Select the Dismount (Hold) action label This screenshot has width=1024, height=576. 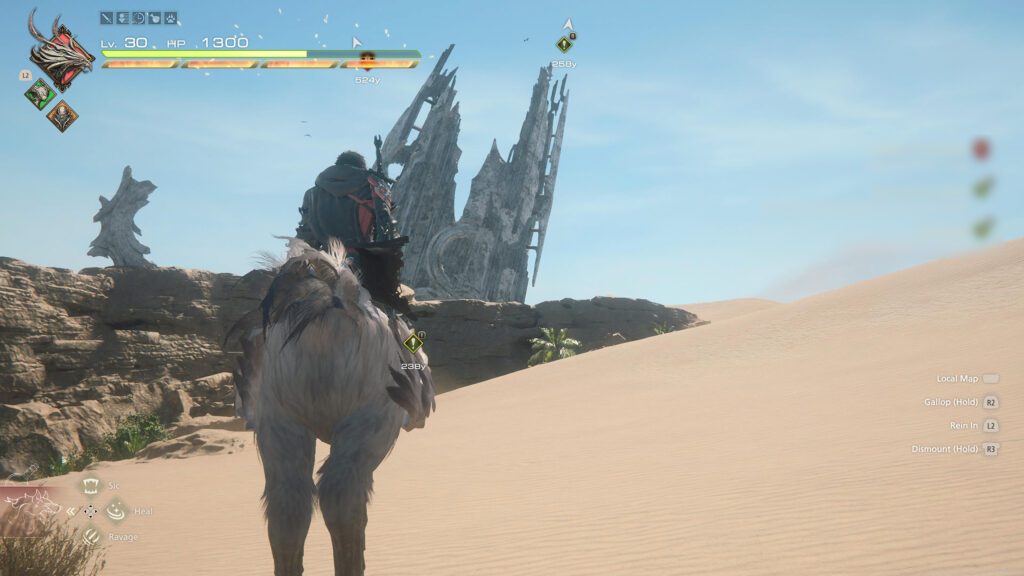click(945, 449)
